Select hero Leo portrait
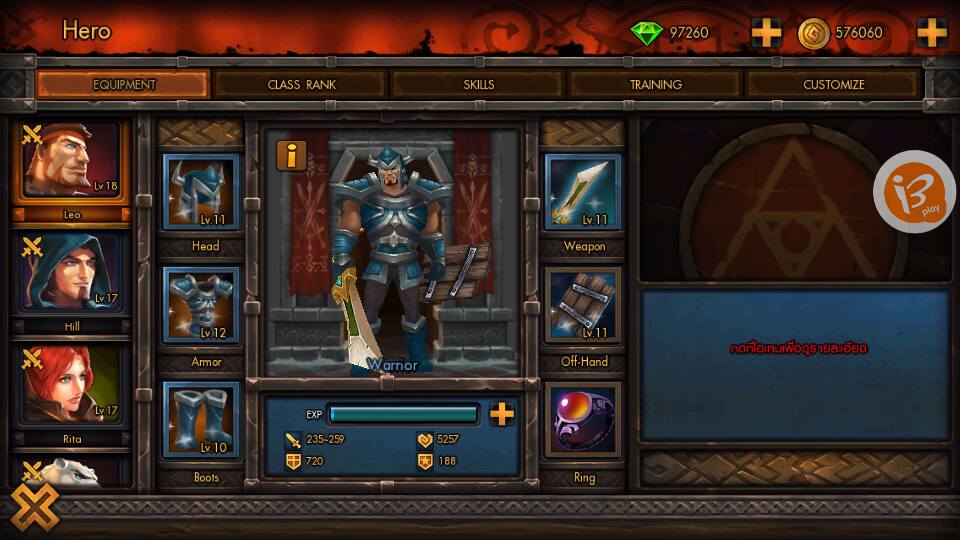This screenshot has height=540, width=960. coord(72,162)
